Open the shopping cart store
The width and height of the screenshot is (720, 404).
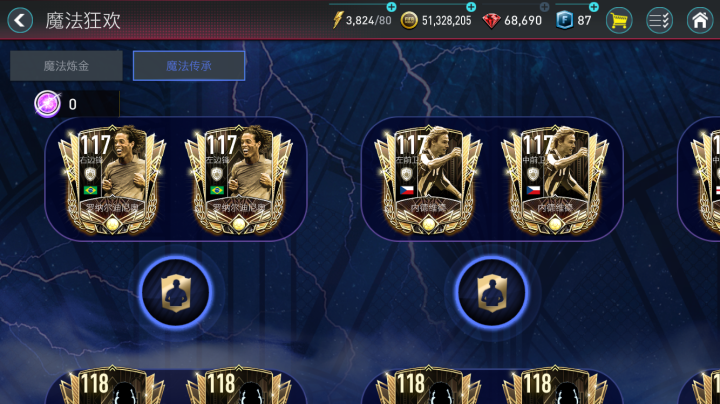620,20
